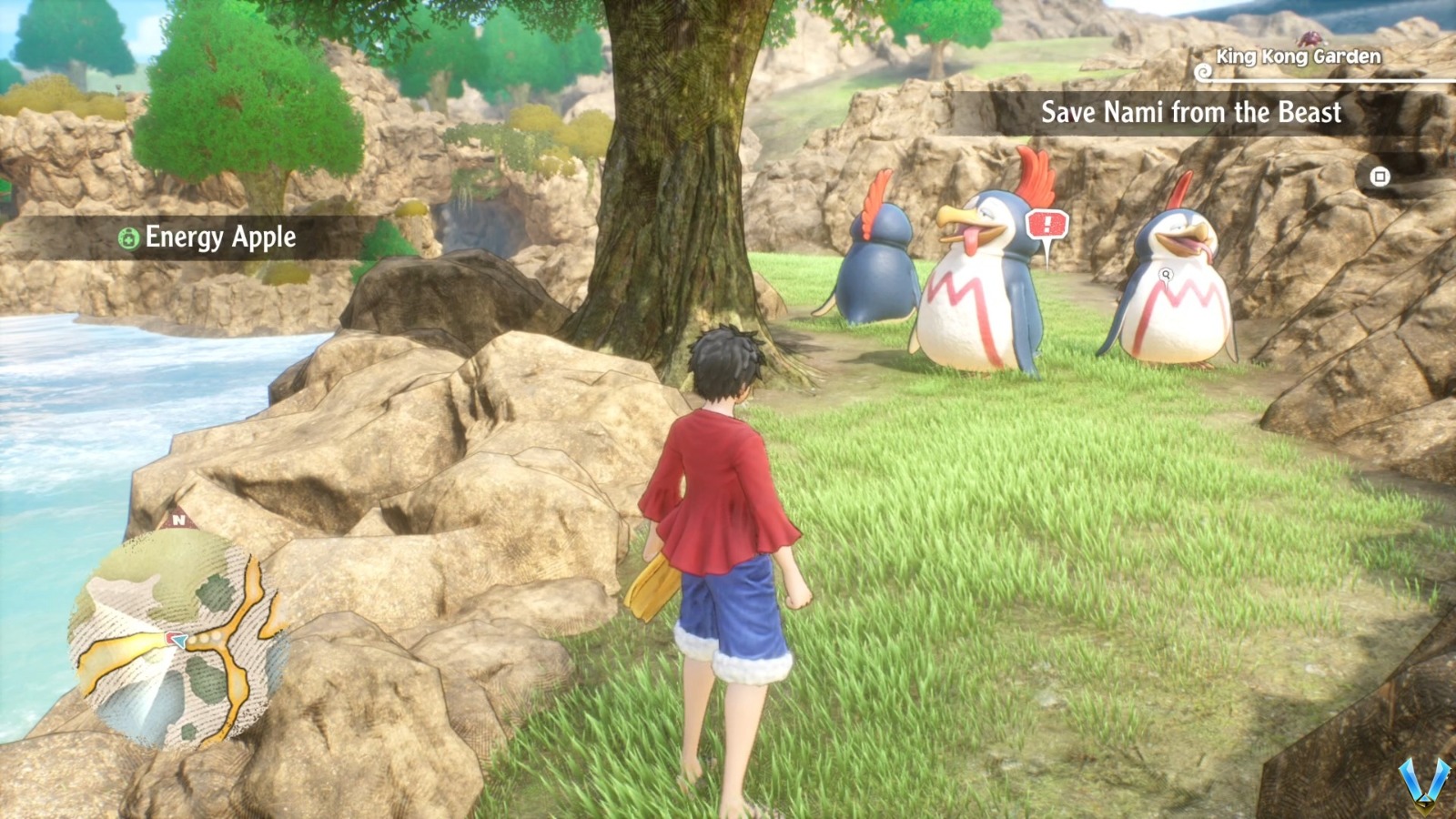This screenshot has height=819, width=1456.
Task: Click the red player arrow on the minimap
Action: point(175,640)
